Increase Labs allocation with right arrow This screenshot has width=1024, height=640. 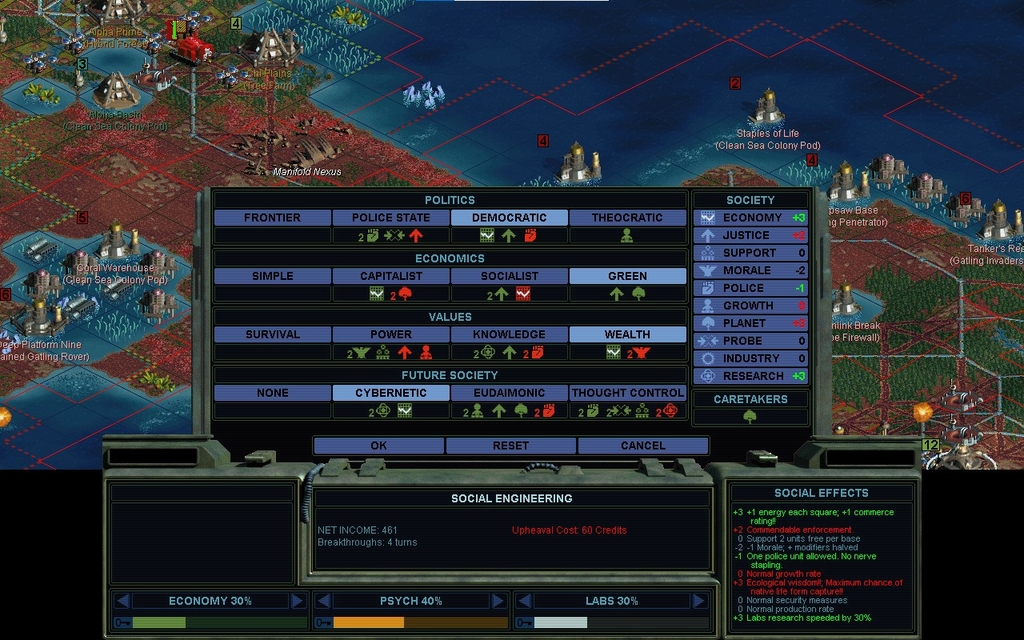click(699, 601)
